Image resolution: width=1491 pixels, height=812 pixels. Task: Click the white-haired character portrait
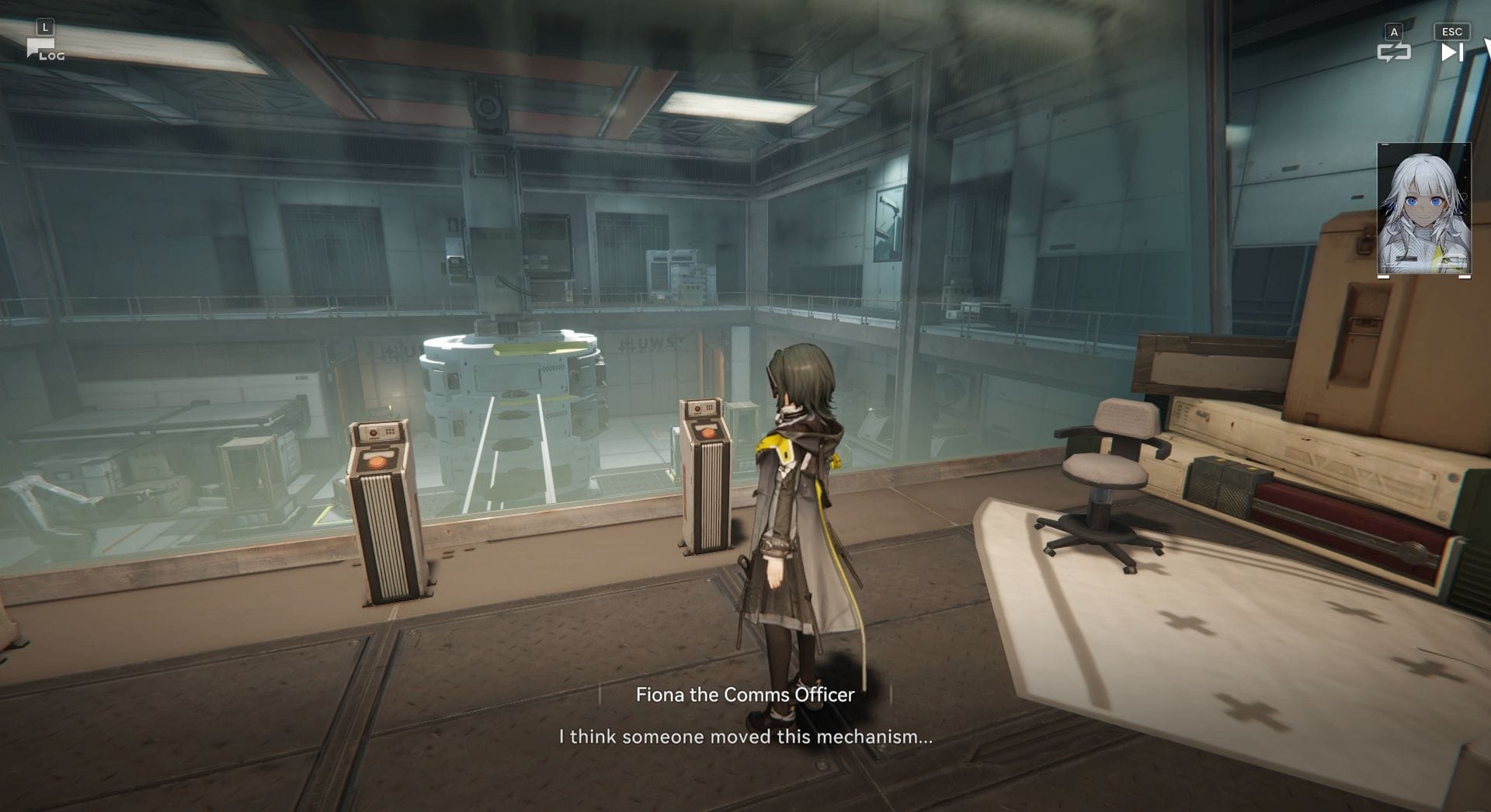click(1423, 210)
